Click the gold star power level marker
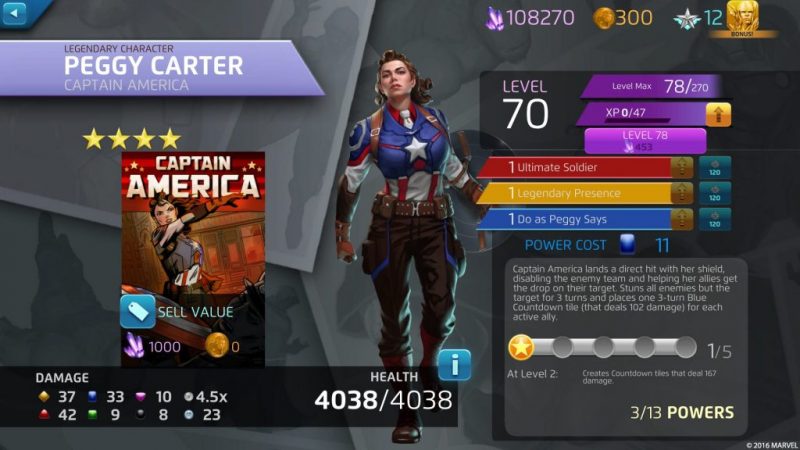The height and width of the screenshot is (450, 800). [x=521, y=348]
